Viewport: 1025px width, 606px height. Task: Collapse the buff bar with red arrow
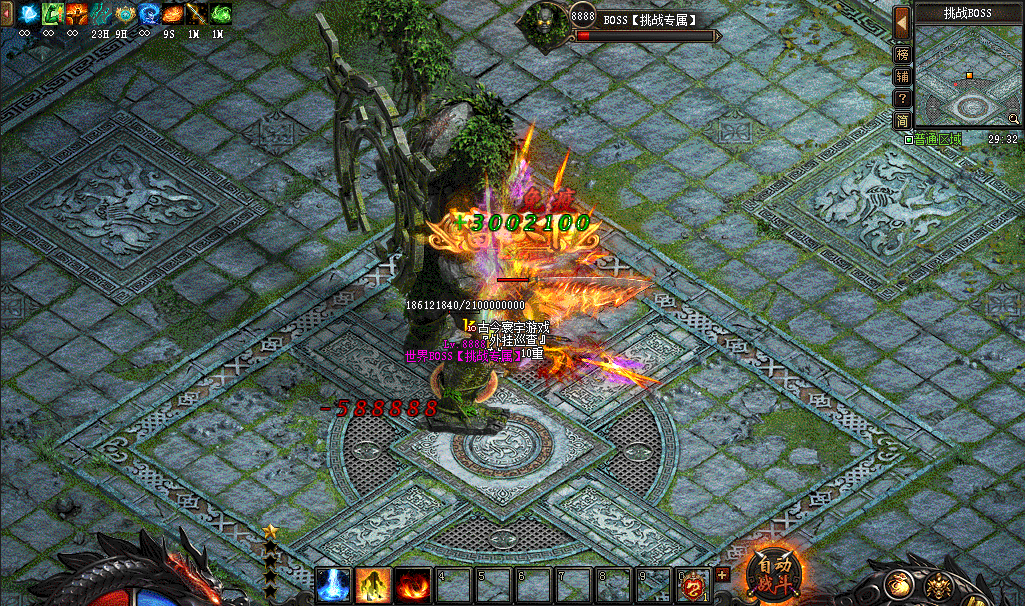[x=6, y=15]
